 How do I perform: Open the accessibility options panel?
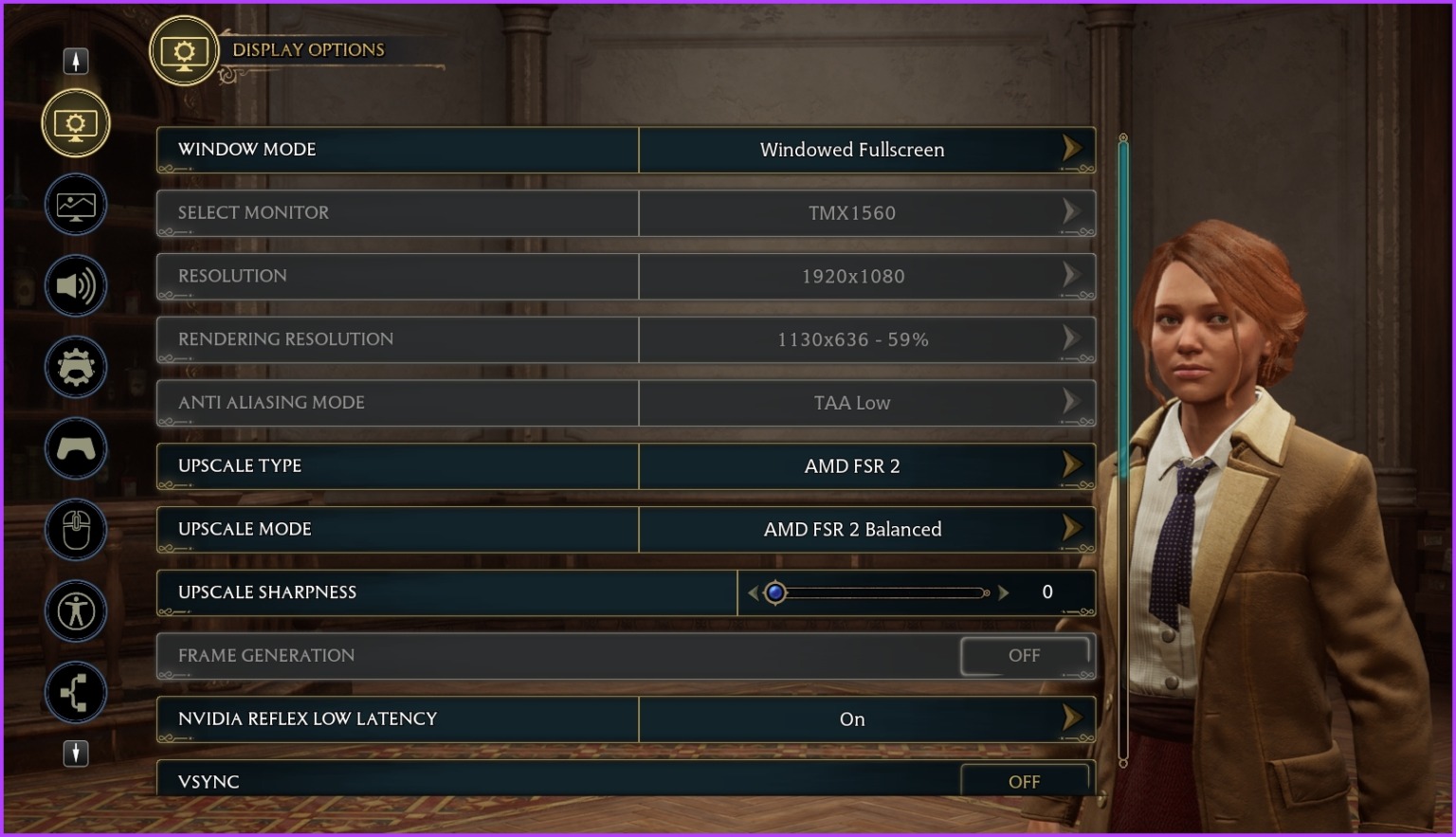click(76, 611)
